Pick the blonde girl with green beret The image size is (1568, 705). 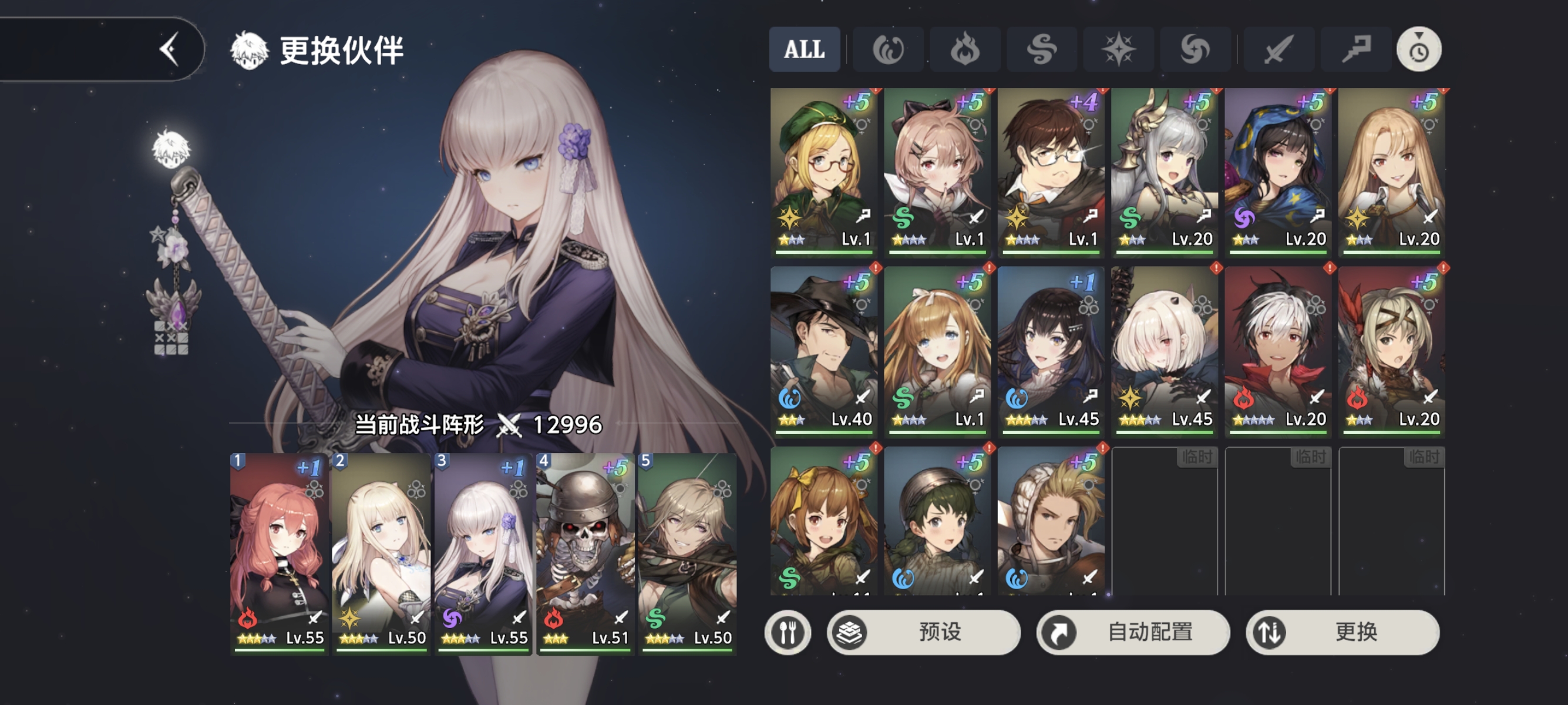(x=823, y=170)
